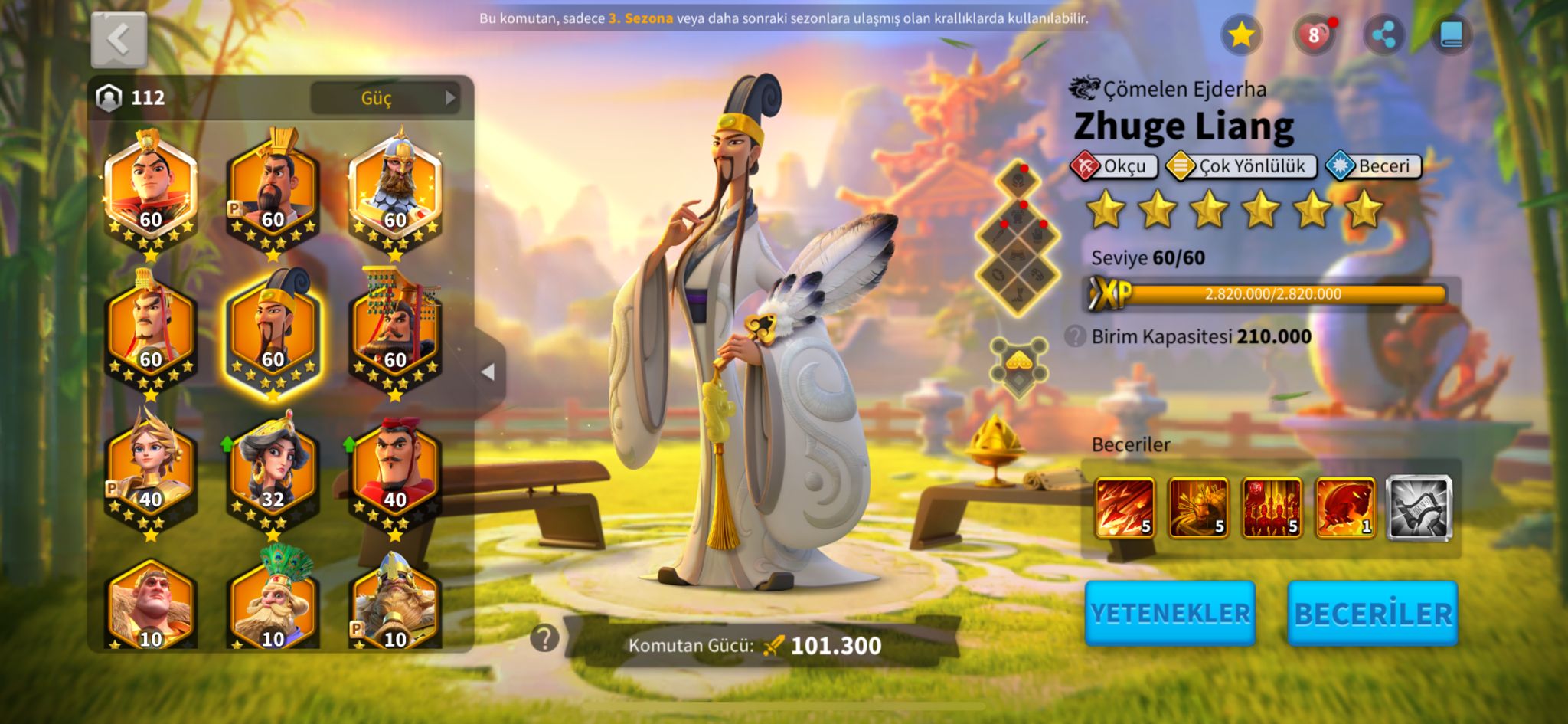Screen dimensions: 1568x724
Task: Select the level 40 blonde winged-helm commander
Action: pos(150,467)
